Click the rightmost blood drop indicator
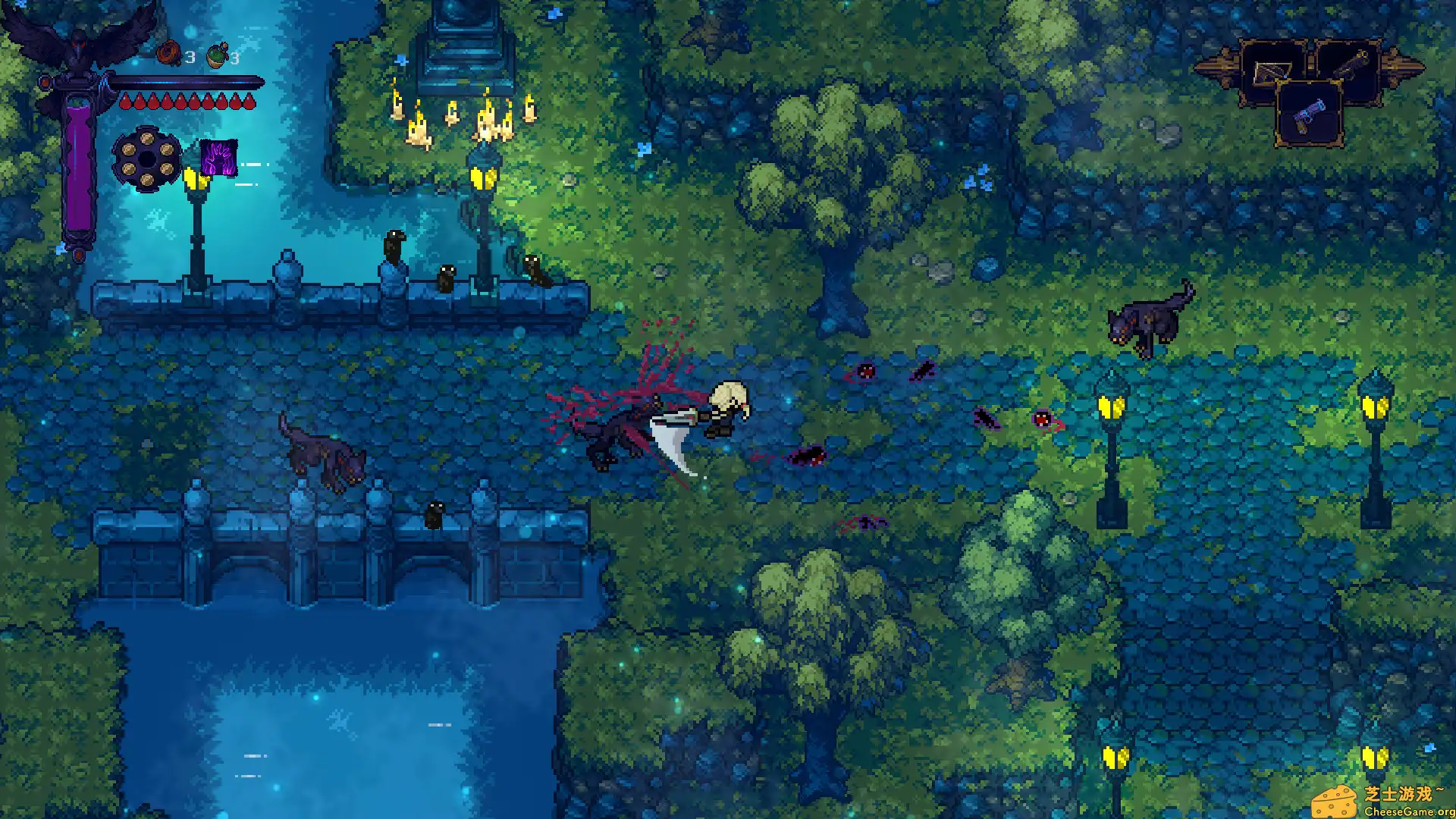1456x819 pixels. tap(249, 102)
